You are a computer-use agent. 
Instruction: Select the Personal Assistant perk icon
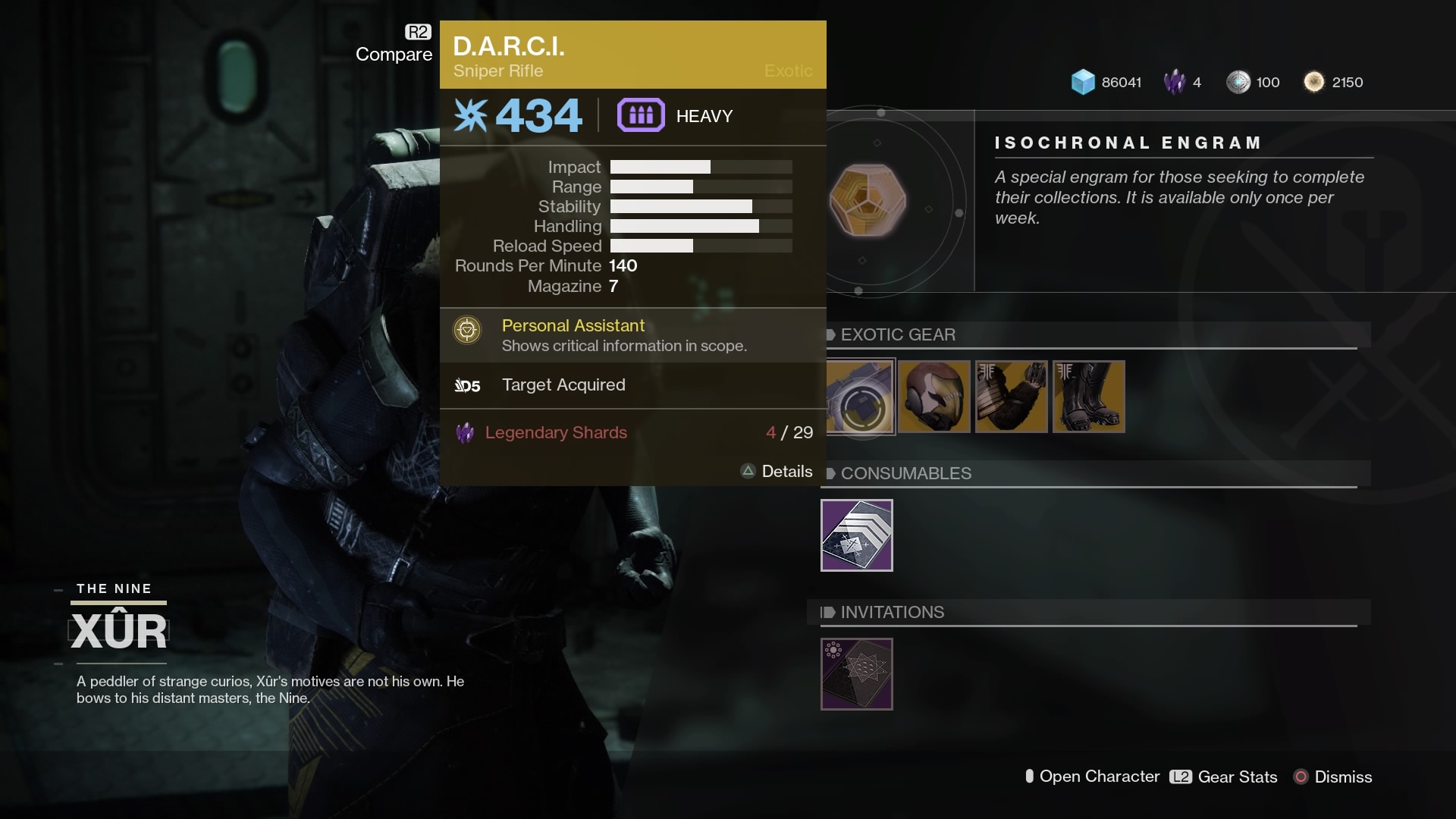468,331
